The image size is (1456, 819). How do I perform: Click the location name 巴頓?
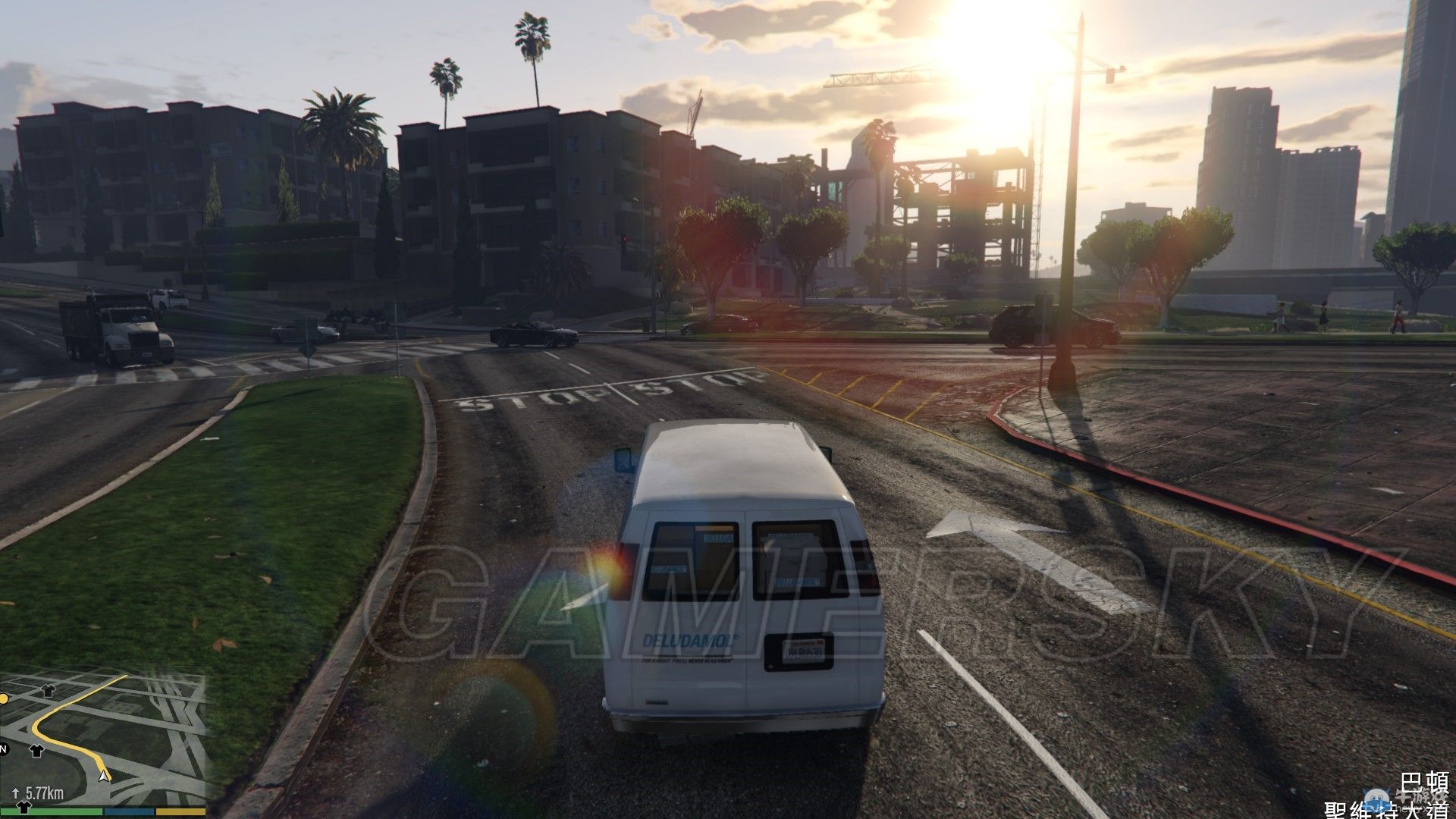tap(1426, 781)
